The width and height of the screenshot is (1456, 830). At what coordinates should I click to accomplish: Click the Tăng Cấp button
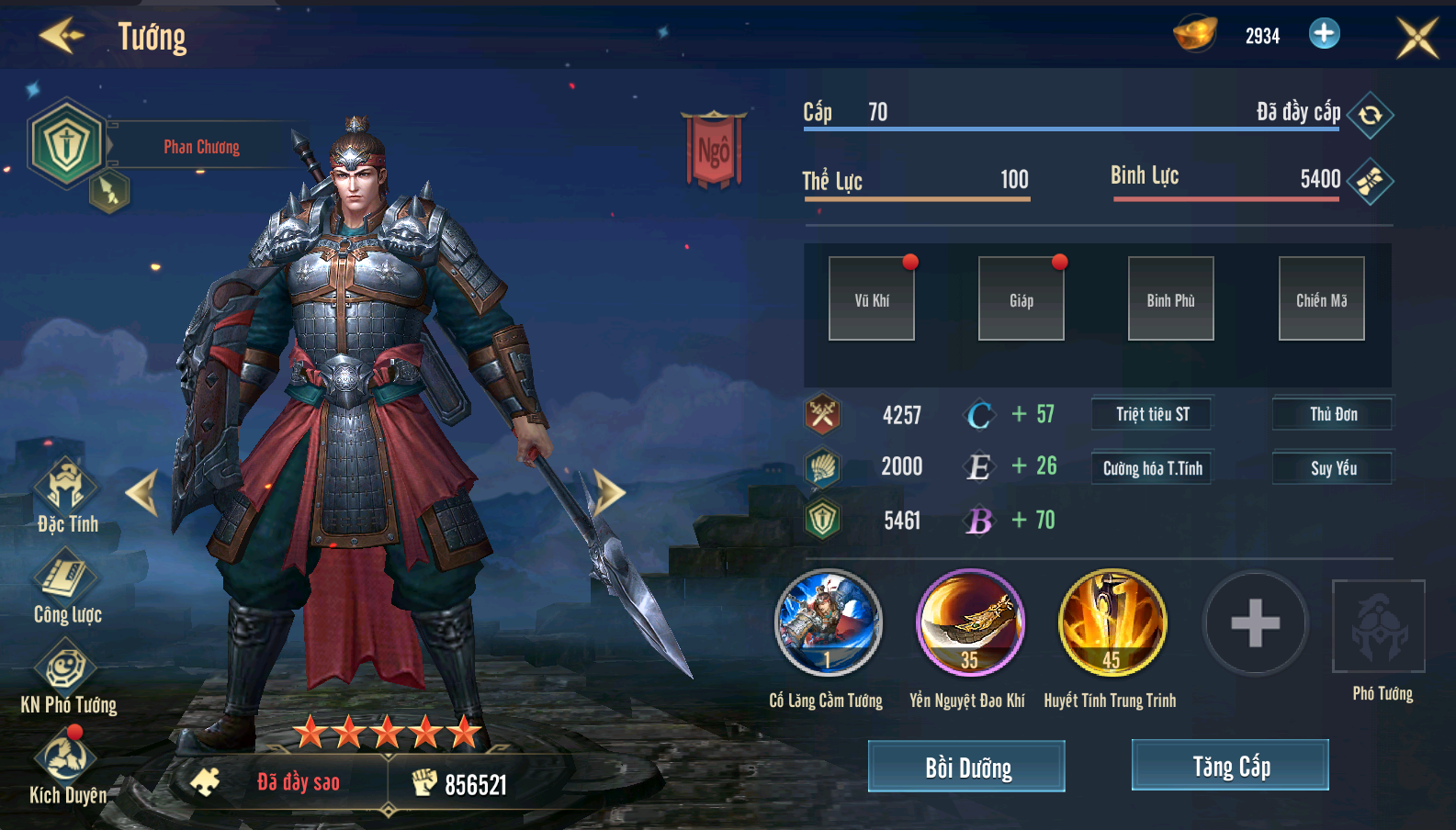(x=1230, y=765)
